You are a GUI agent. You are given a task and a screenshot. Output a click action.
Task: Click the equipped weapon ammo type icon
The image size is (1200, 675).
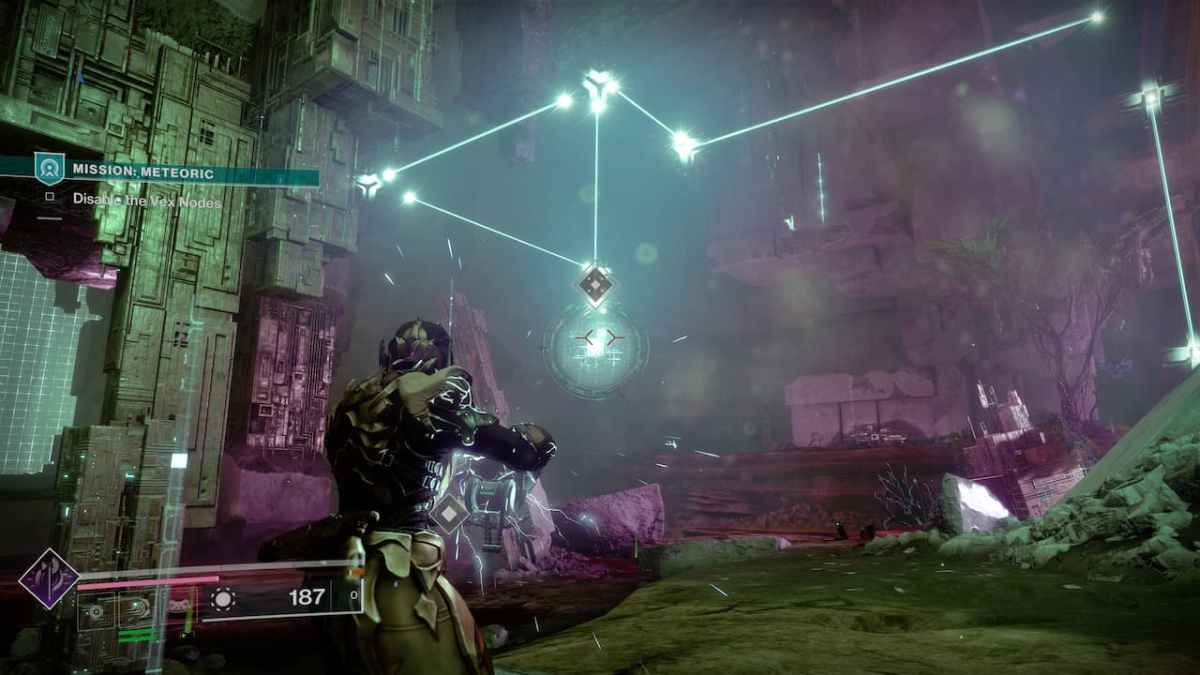click(x=223, y=598)
